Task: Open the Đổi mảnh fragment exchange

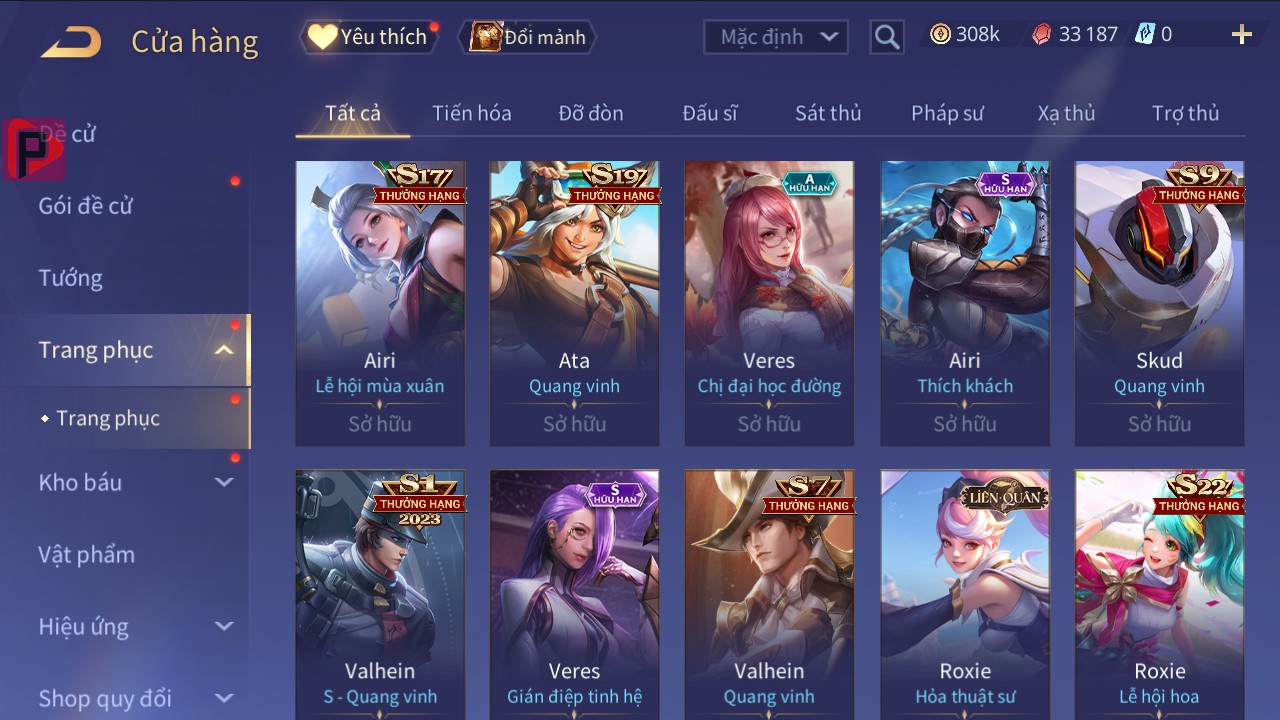Action: click(529, 37)
